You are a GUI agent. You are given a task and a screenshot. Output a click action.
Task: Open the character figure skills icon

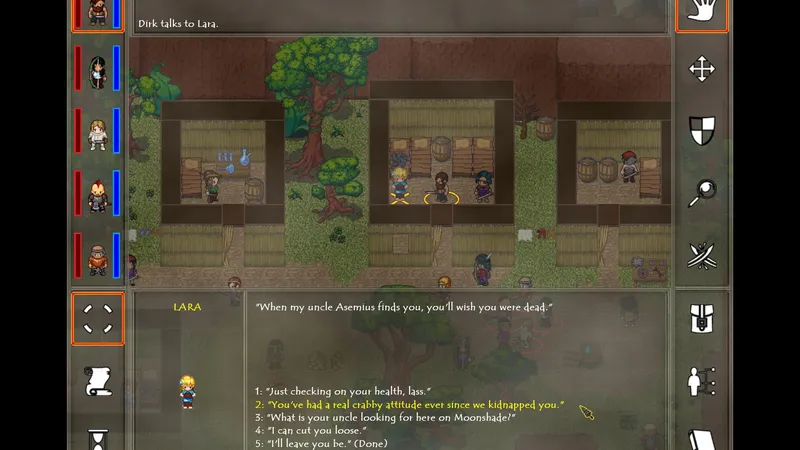702,381
